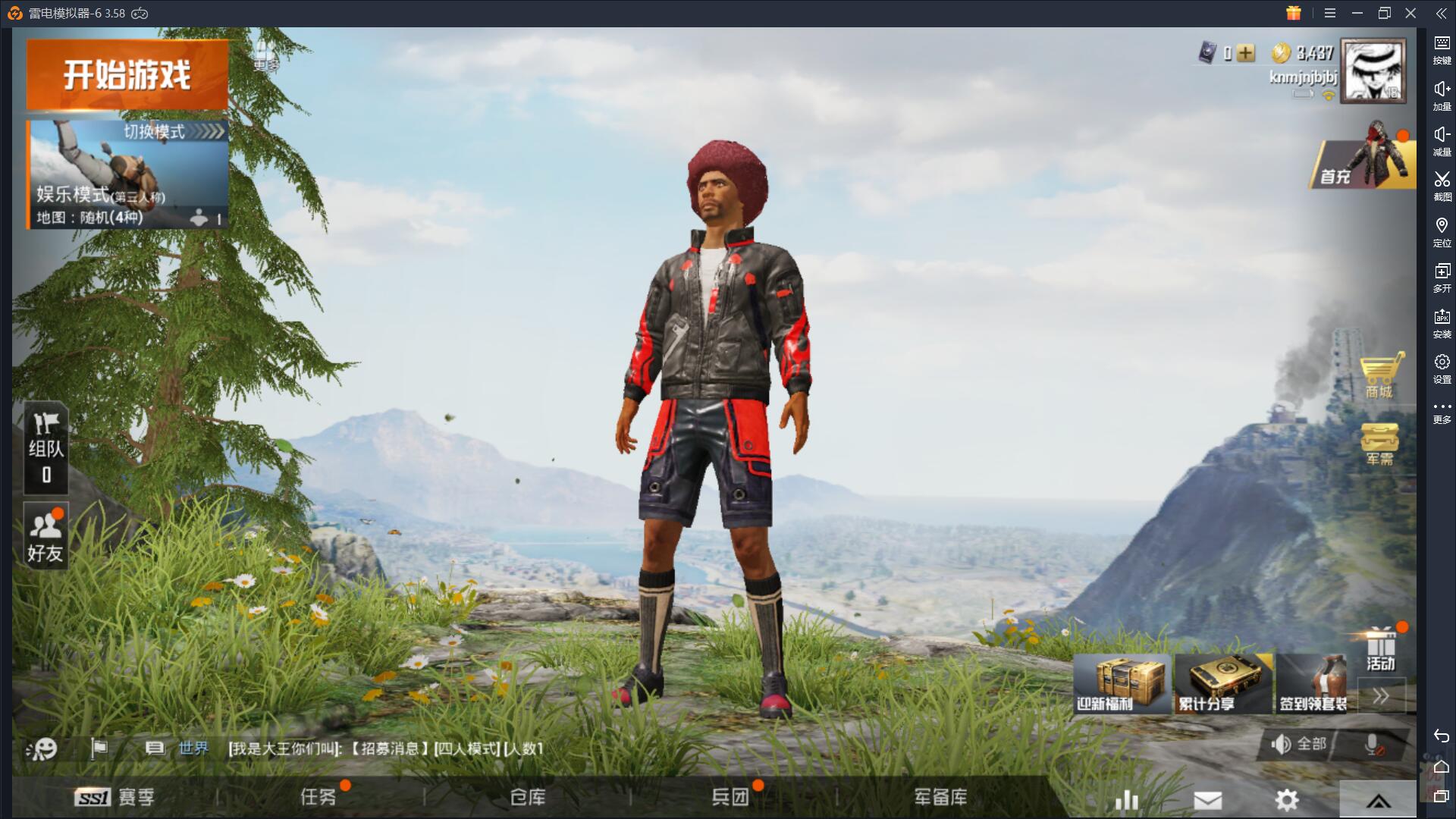Open the 仓库 inventory tab

tap(528, 797)
